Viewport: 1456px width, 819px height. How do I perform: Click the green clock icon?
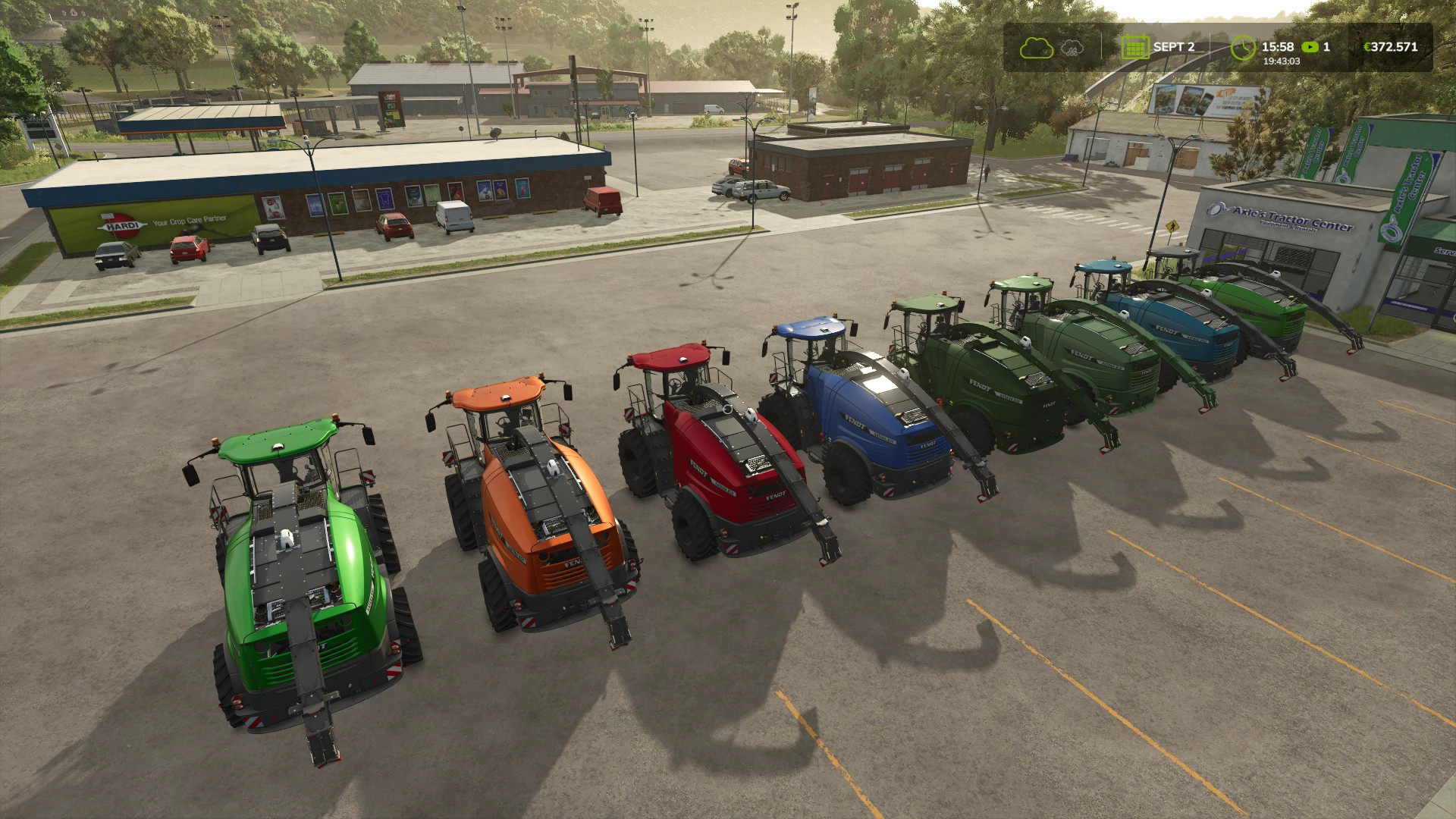(x=1243, y=47)
